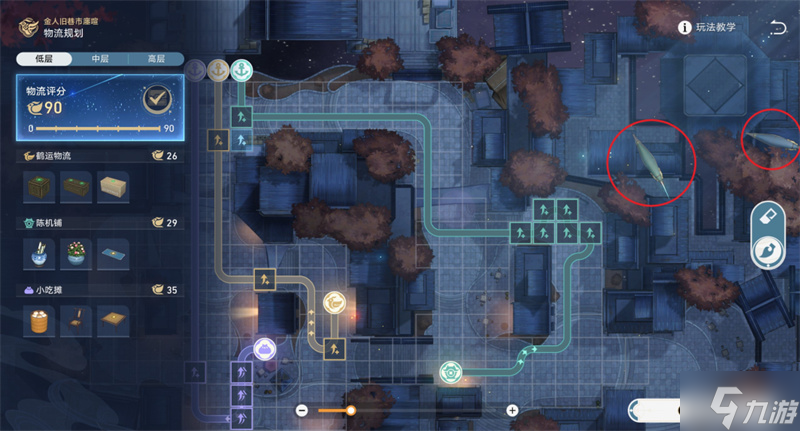Select the tan cardboard box item
Image resolution: width=800 pixels, height=431 pixels.
click(111, 186)
